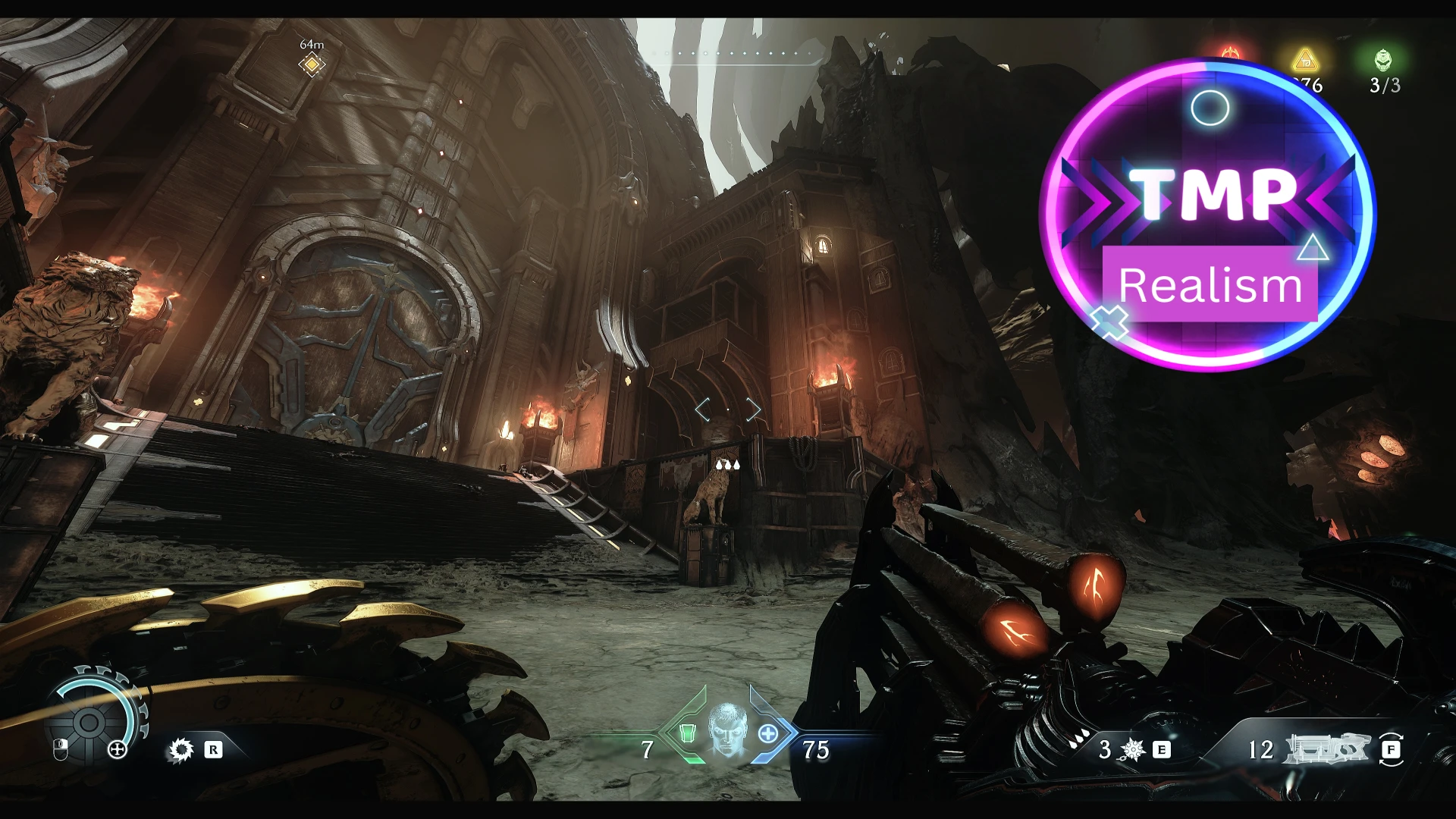Toggle the weapon swap F icon

point(1392,751)
